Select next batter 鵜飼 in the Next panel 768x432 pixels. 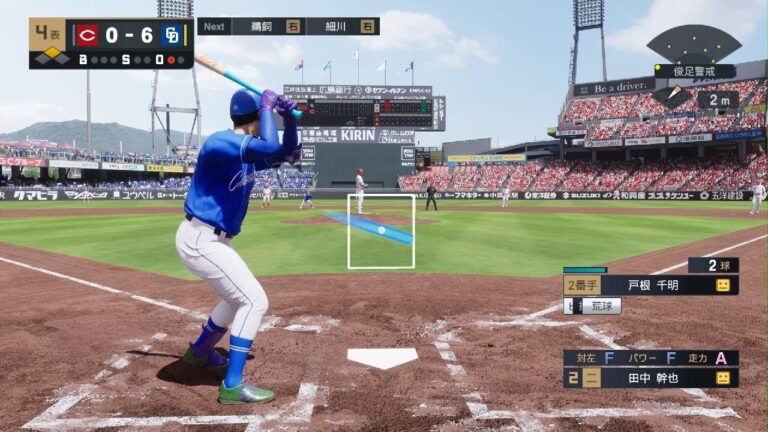tap(267, 26)
